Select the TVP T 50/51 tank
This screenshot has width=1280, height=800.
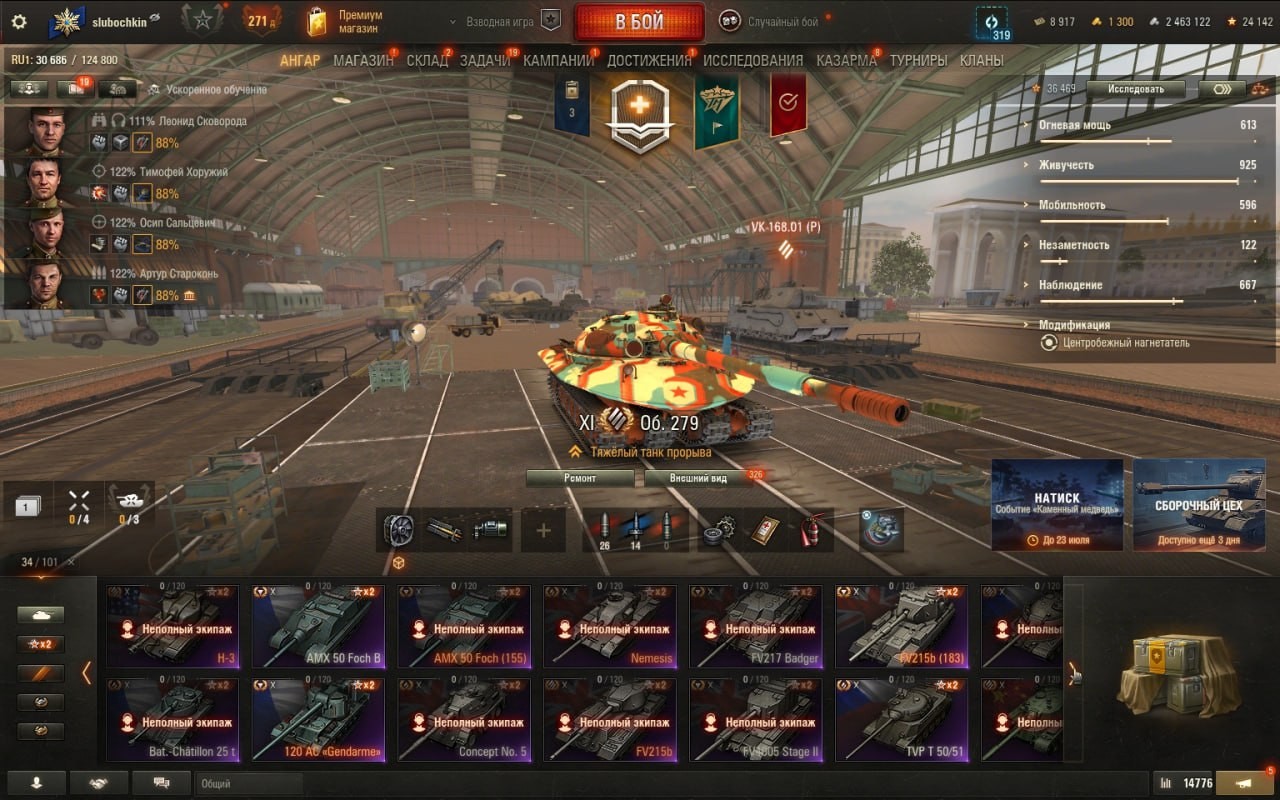pyautogui.click(x=902, y=720)
